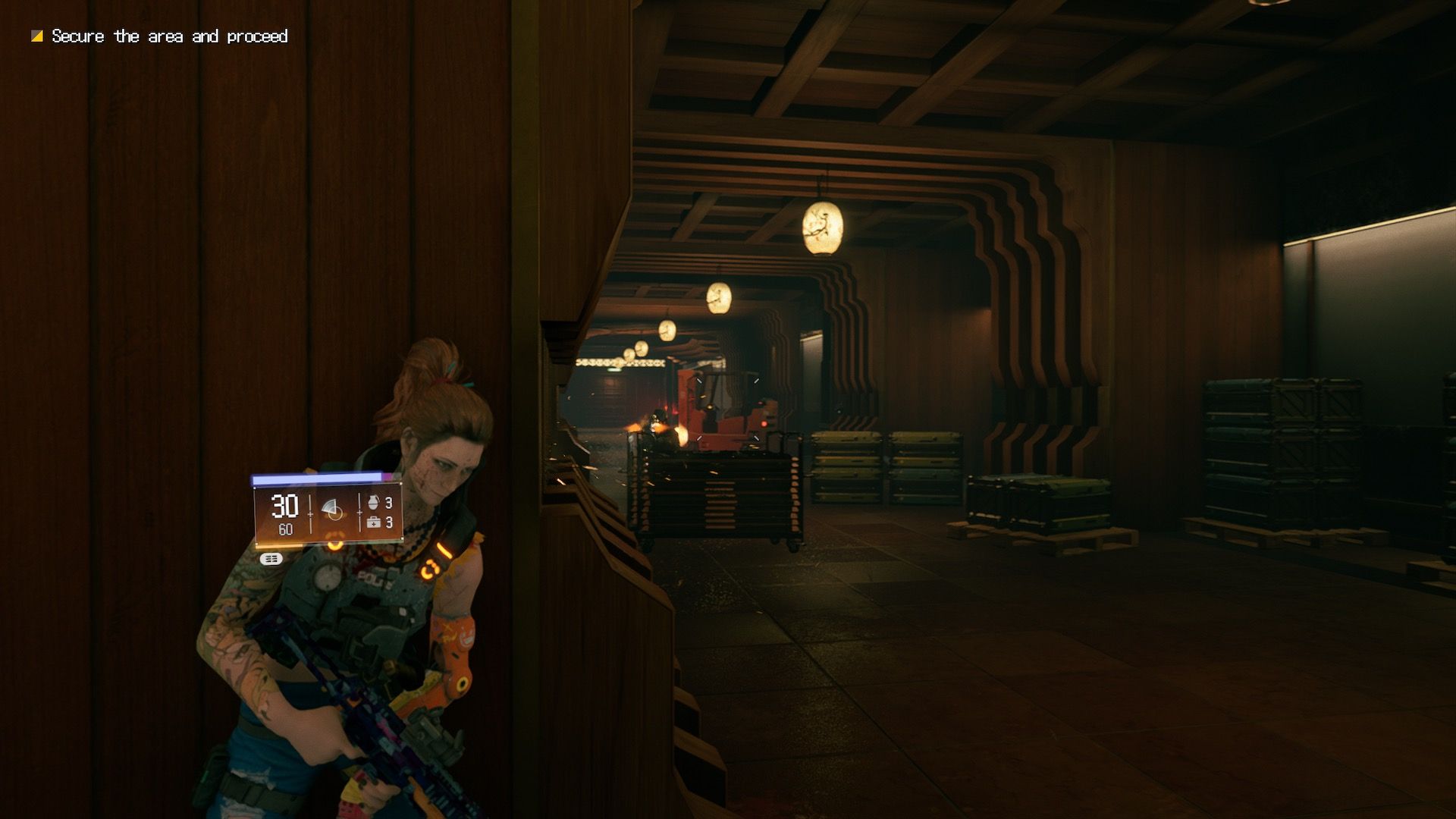Open the pill-shaped list menu icon below the HUD
Screen dimensions: 1456x819
coord(270,559)
